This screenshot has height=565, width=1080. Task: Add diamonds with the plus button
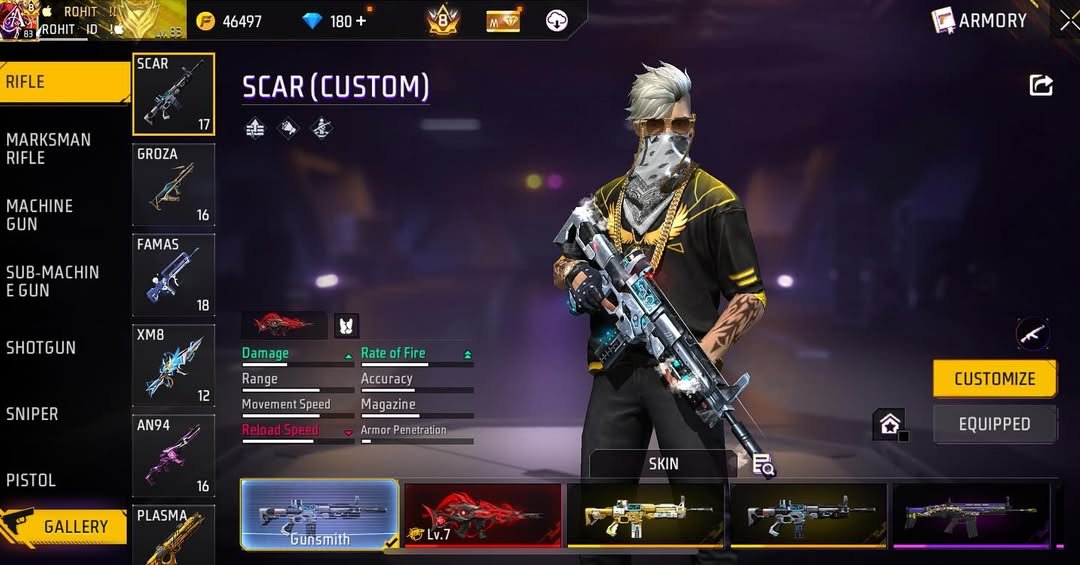click(360, 21)
